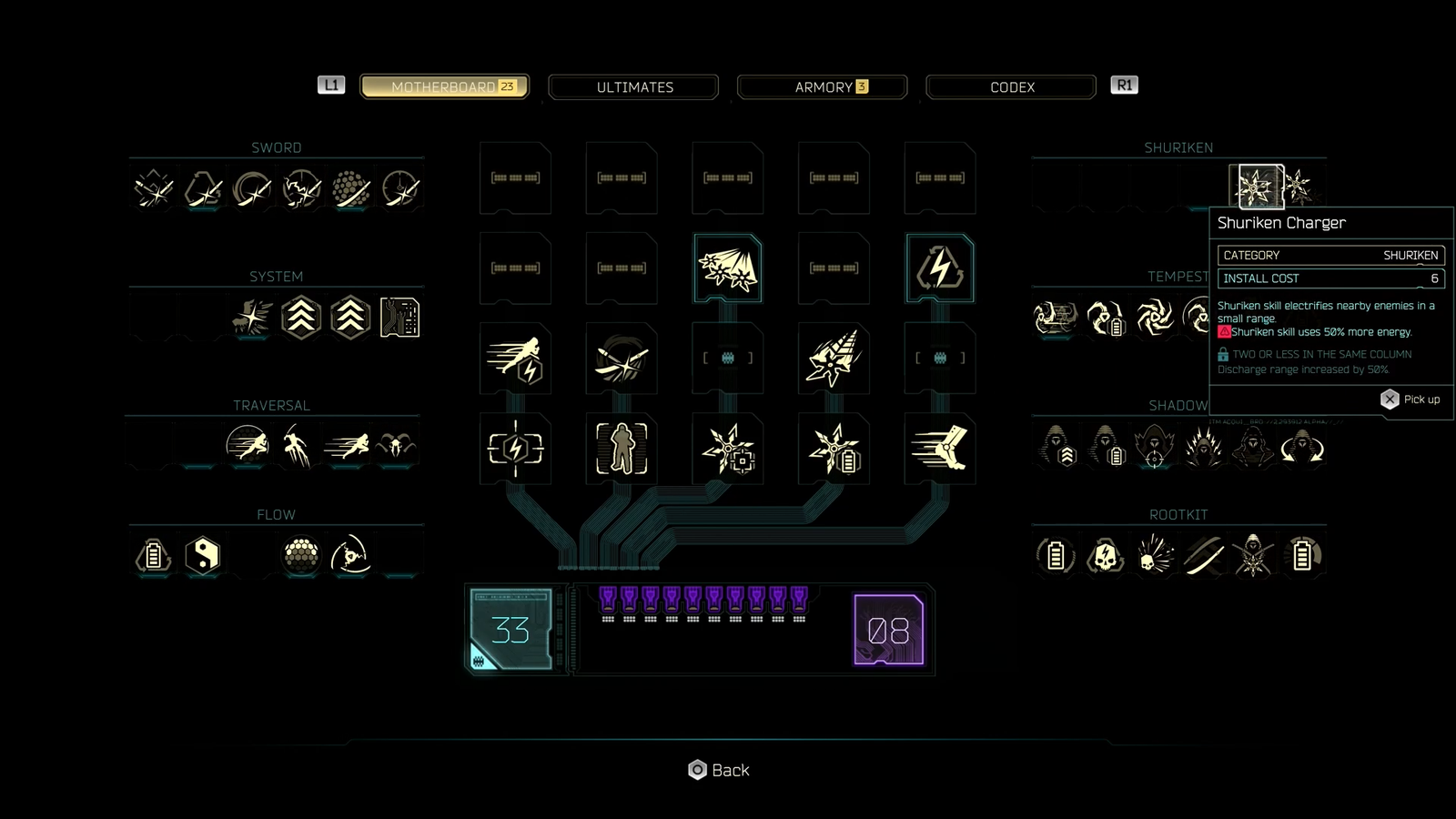
Task: Select the standing figure silhouette chip
Action: point(622,448)
